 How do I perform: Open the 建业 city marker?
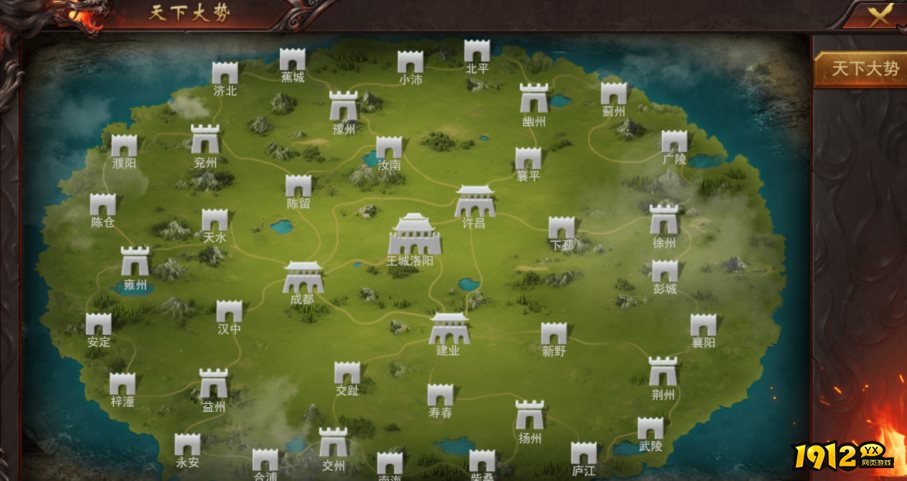[449, 328]
